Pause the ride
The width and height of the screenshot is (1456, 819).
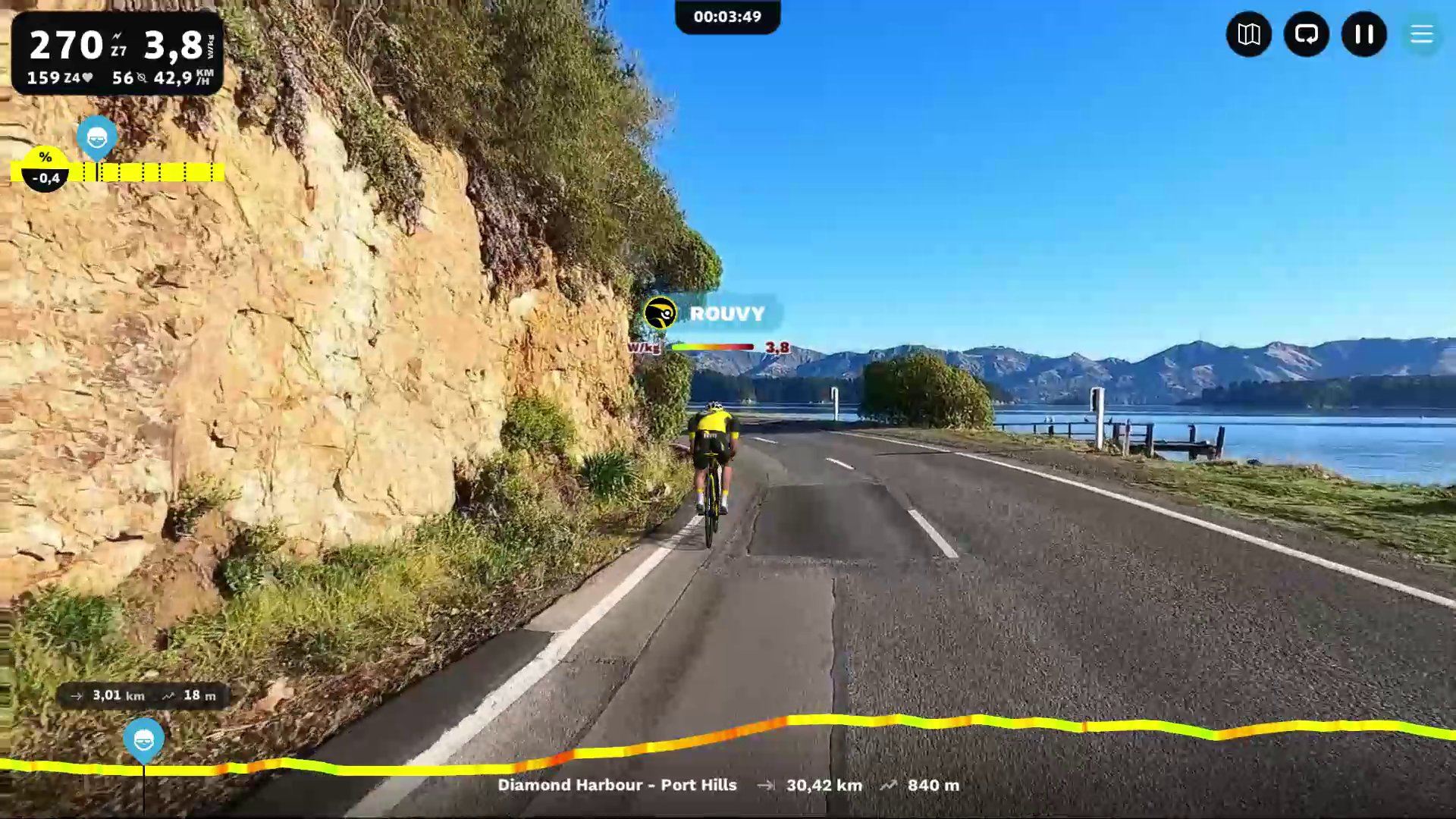tap(1363, 34)
